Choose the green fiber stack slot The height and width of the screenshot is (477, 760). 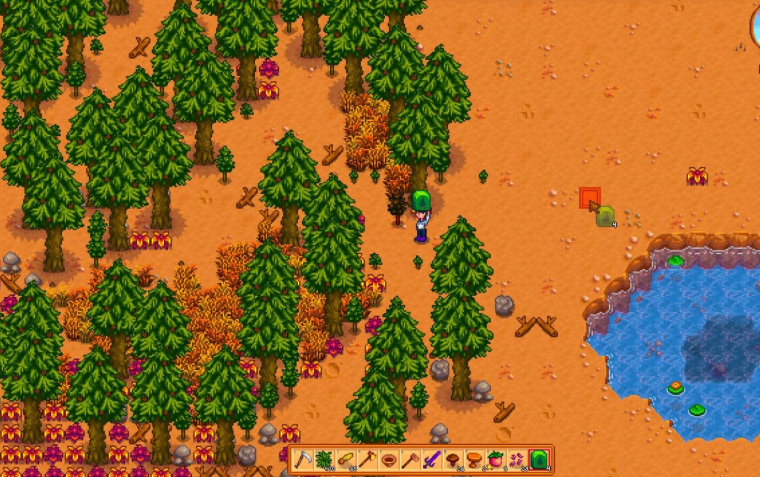pos(325,460)
